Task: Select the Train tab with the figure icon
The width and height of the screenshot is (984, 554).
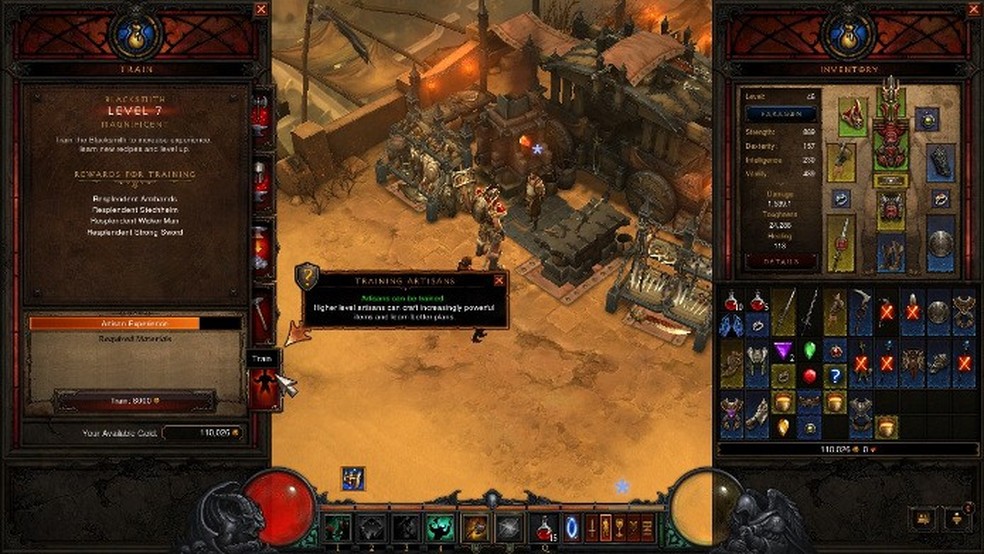Action: (x=262, y=387)
